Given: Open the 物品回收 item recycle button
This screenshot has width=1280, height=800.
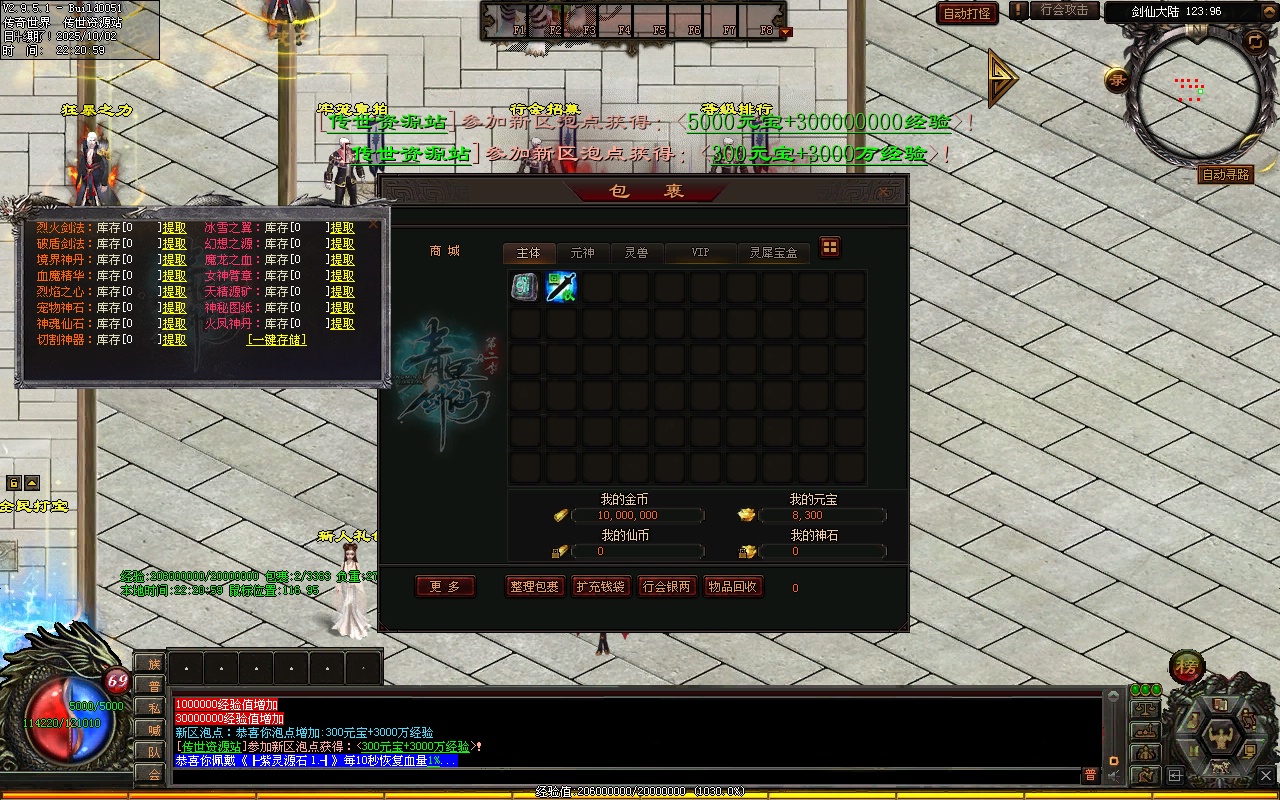Looking at the screenshot, I should (732, 587).
